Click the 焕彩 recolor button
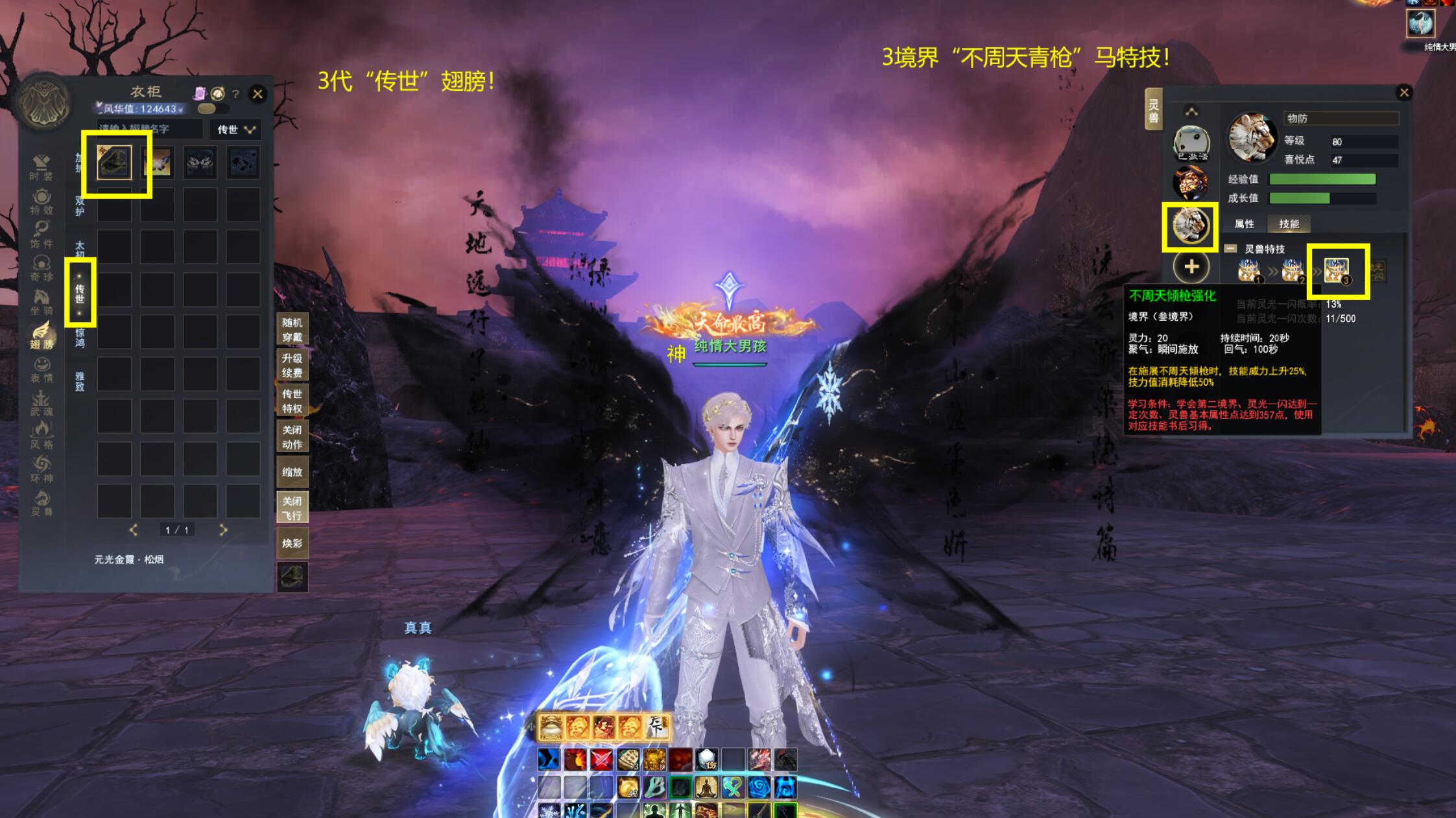1456x818 pixels. tap(292, 543)
